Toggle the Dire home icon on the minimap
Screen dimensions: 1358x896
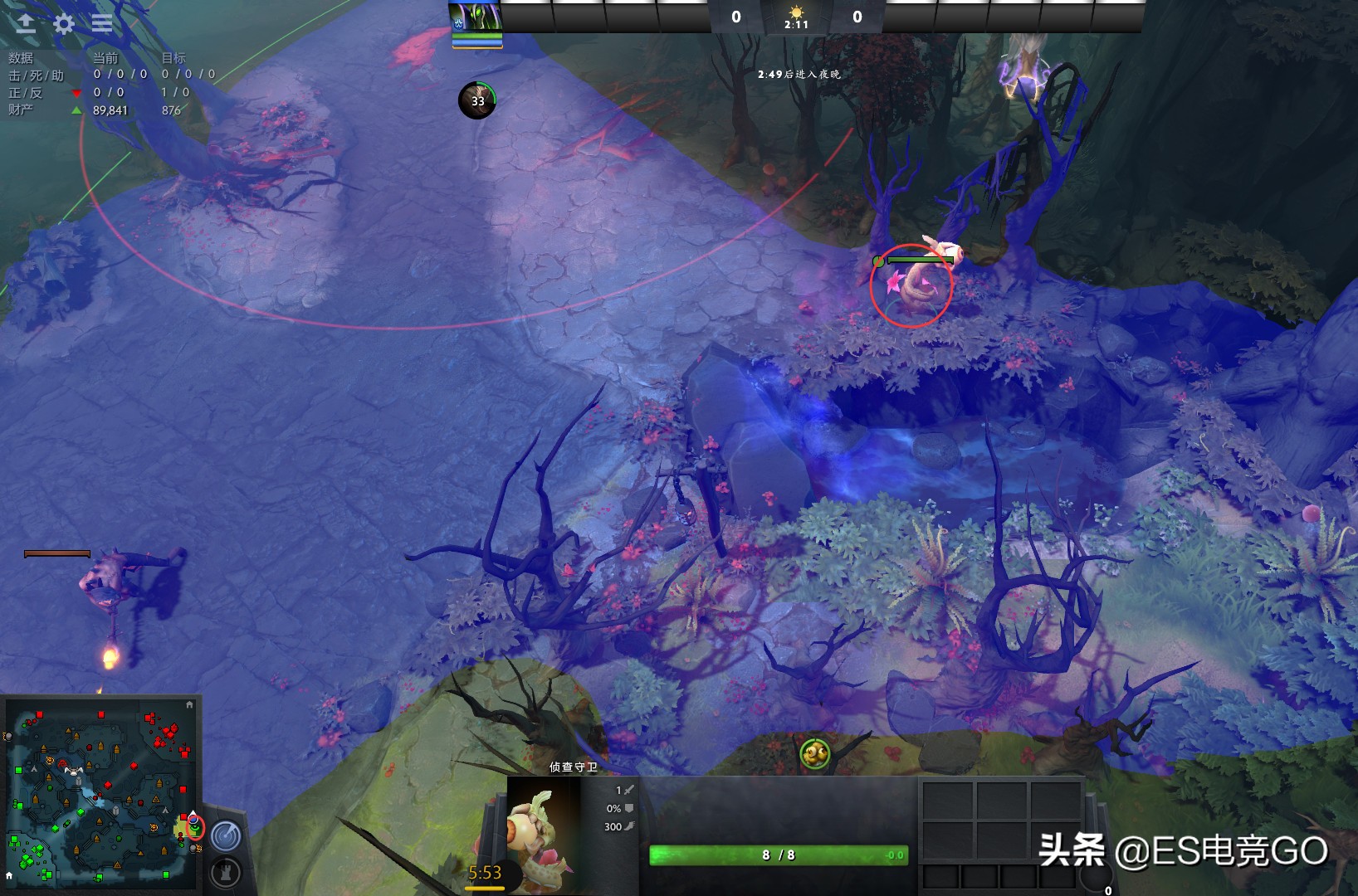pyautogui.click(x=190, y=706)
